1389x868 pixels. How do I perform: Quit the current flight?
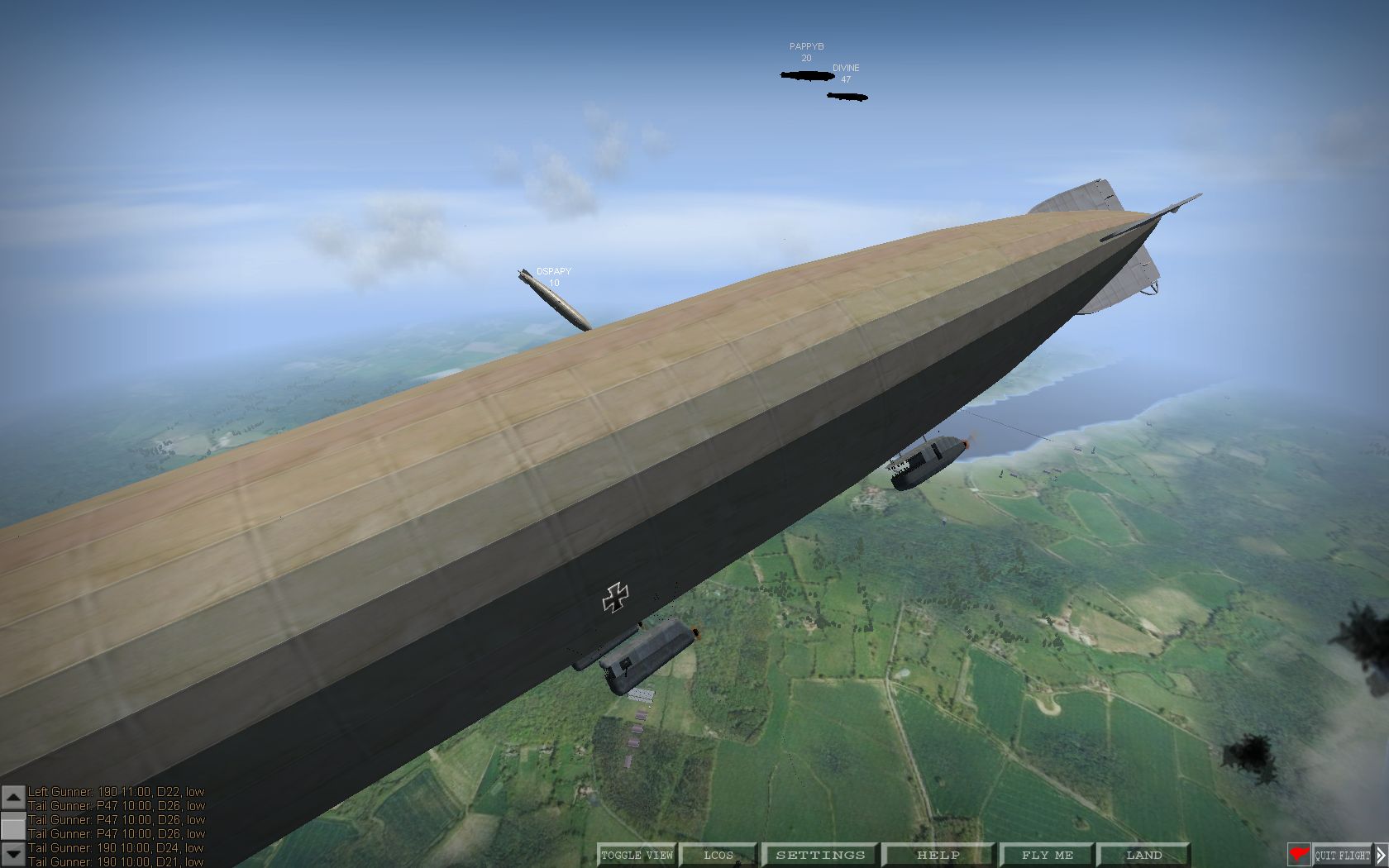tap(1343, 856)
